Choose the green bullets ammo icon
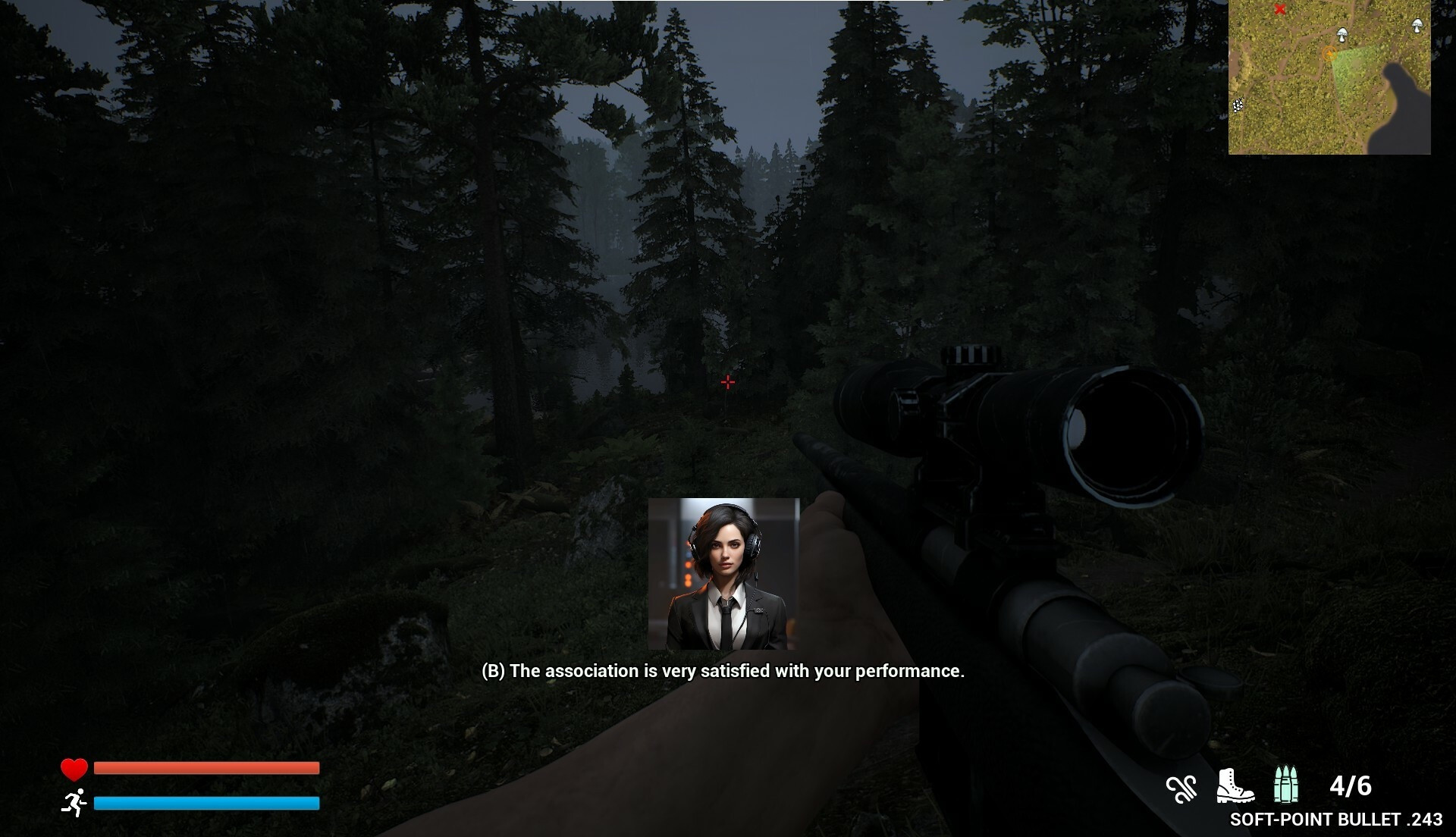The height and width of the screenshot is (837, 1456). coord(1285,785)
